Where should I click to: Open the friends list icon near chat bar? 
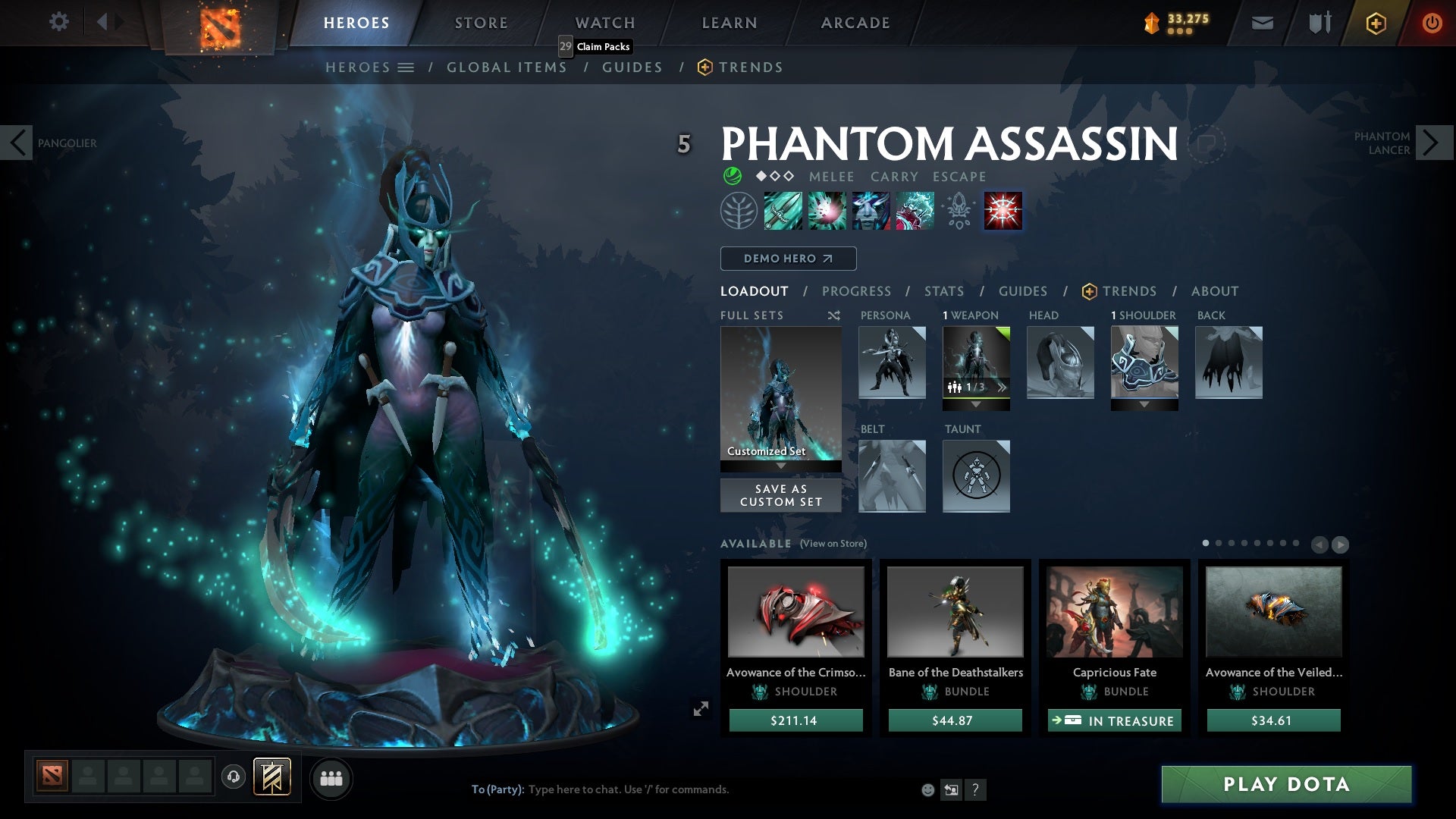click(331, 778)
